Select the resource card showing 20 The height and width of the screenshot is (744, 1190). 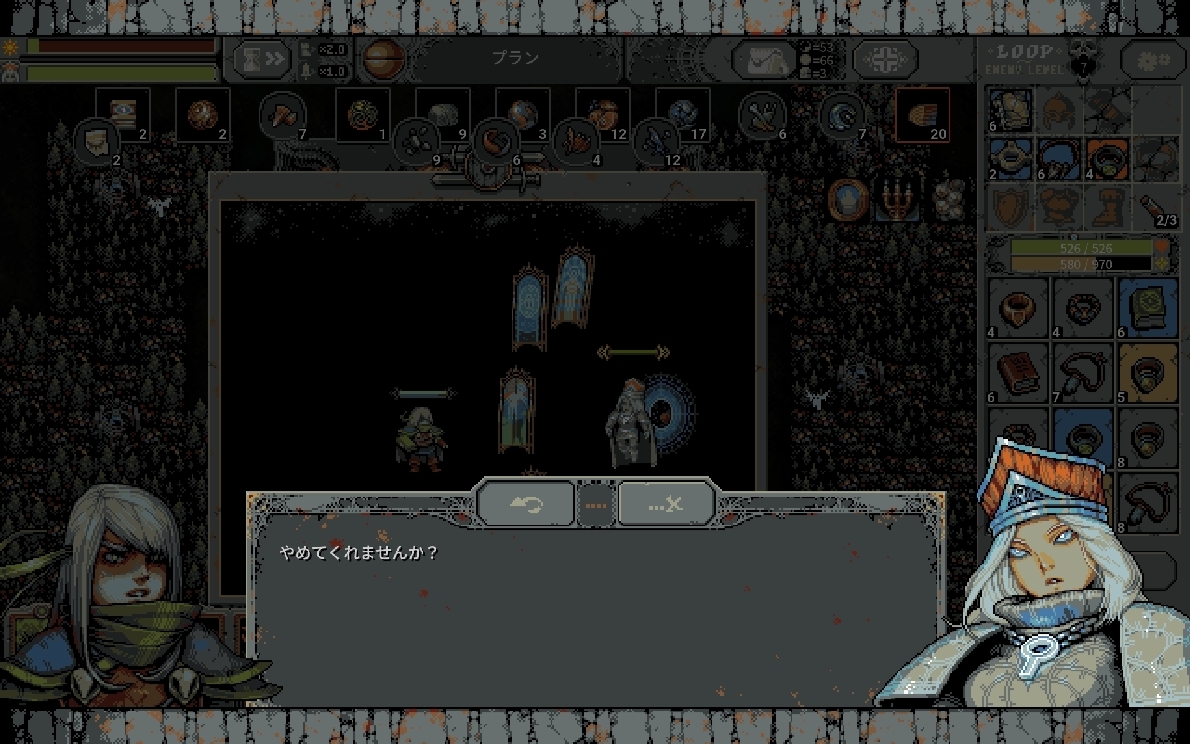pyautogui.click(x=922, y=116)
